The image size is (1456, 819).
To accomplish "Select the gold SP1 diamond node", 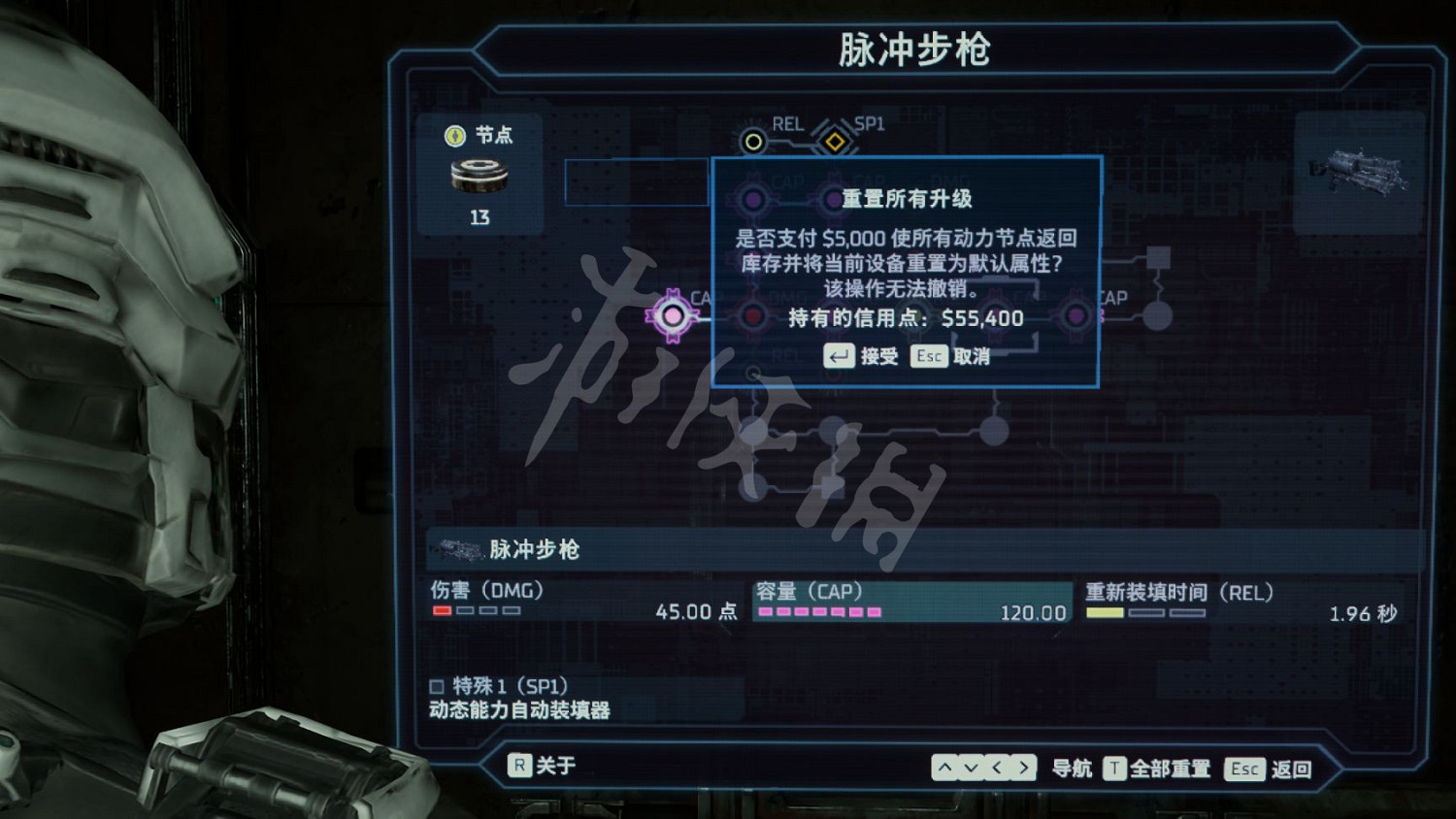I will (x=835, y=143).
